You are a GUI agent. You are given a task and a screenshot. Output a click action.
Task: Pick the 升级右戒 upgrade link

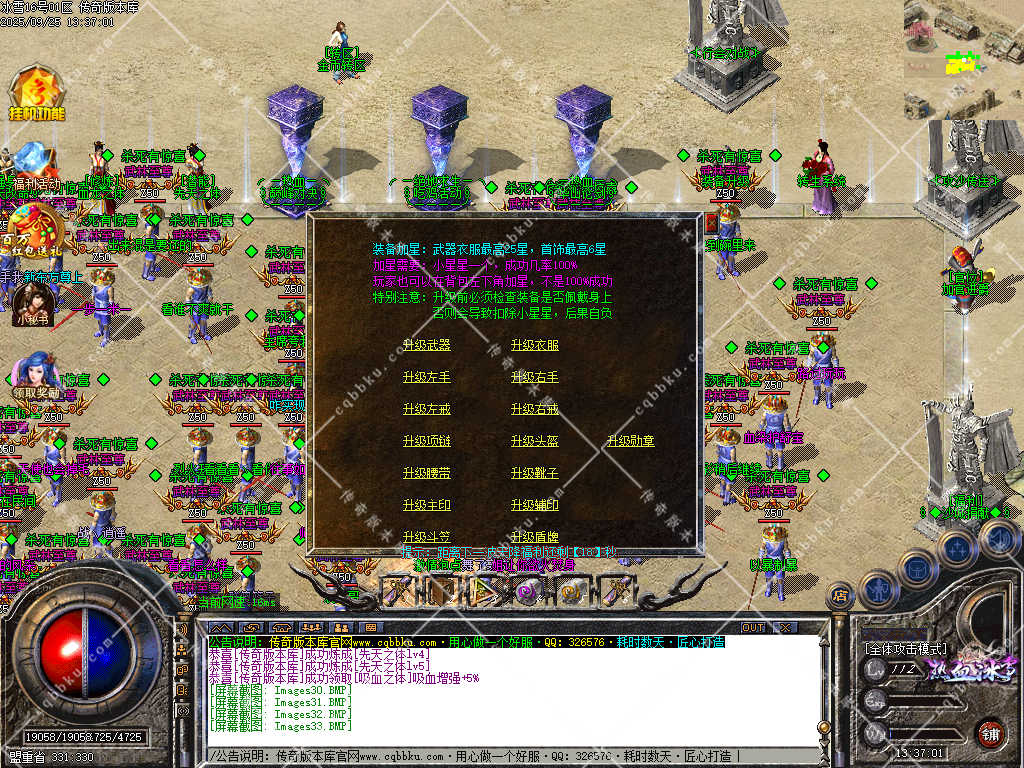coord(535,409)
